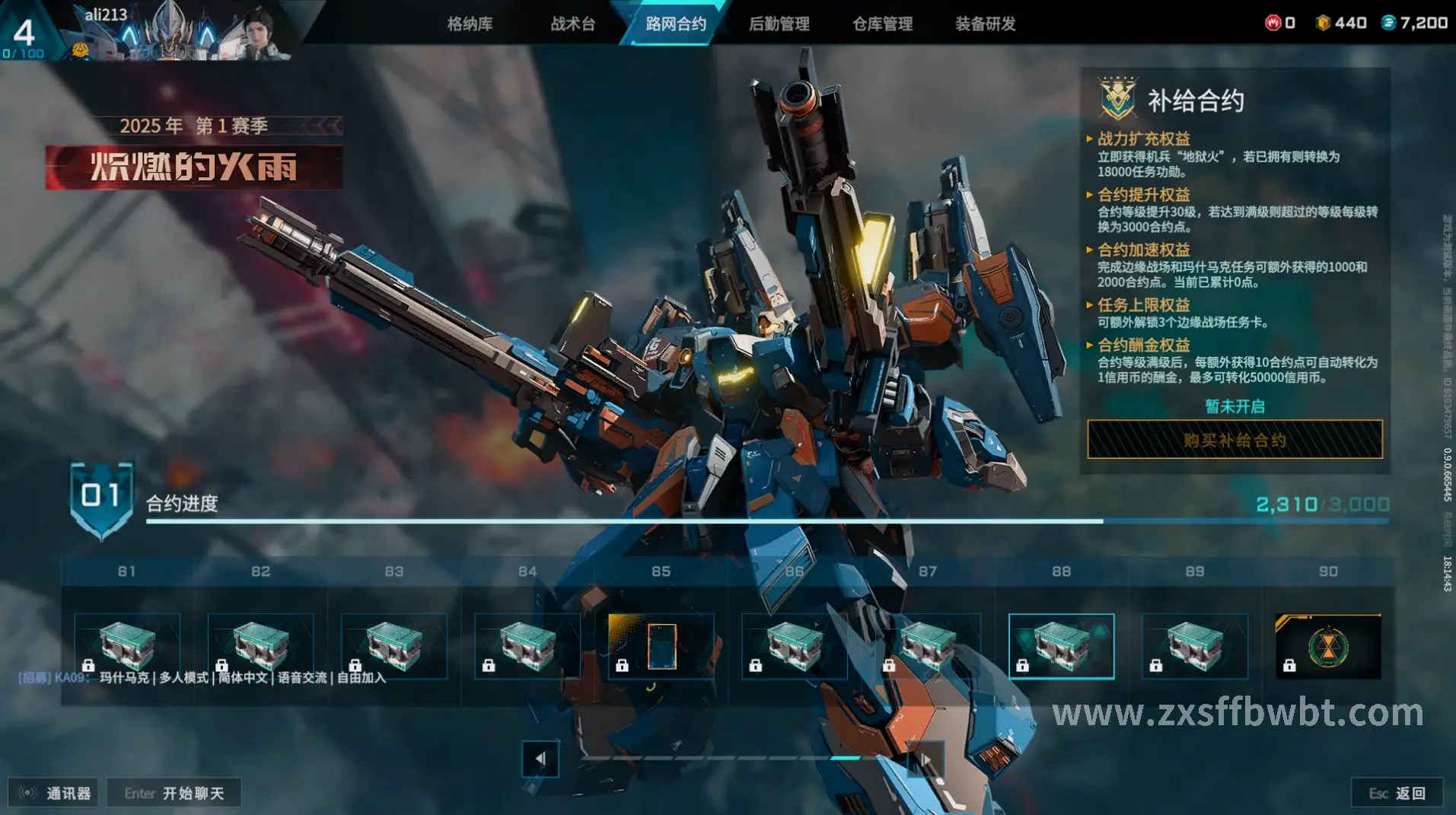Click the 开始聊天 chat input box
Viewport: 1456px width, 815px height.
(174, 793)
